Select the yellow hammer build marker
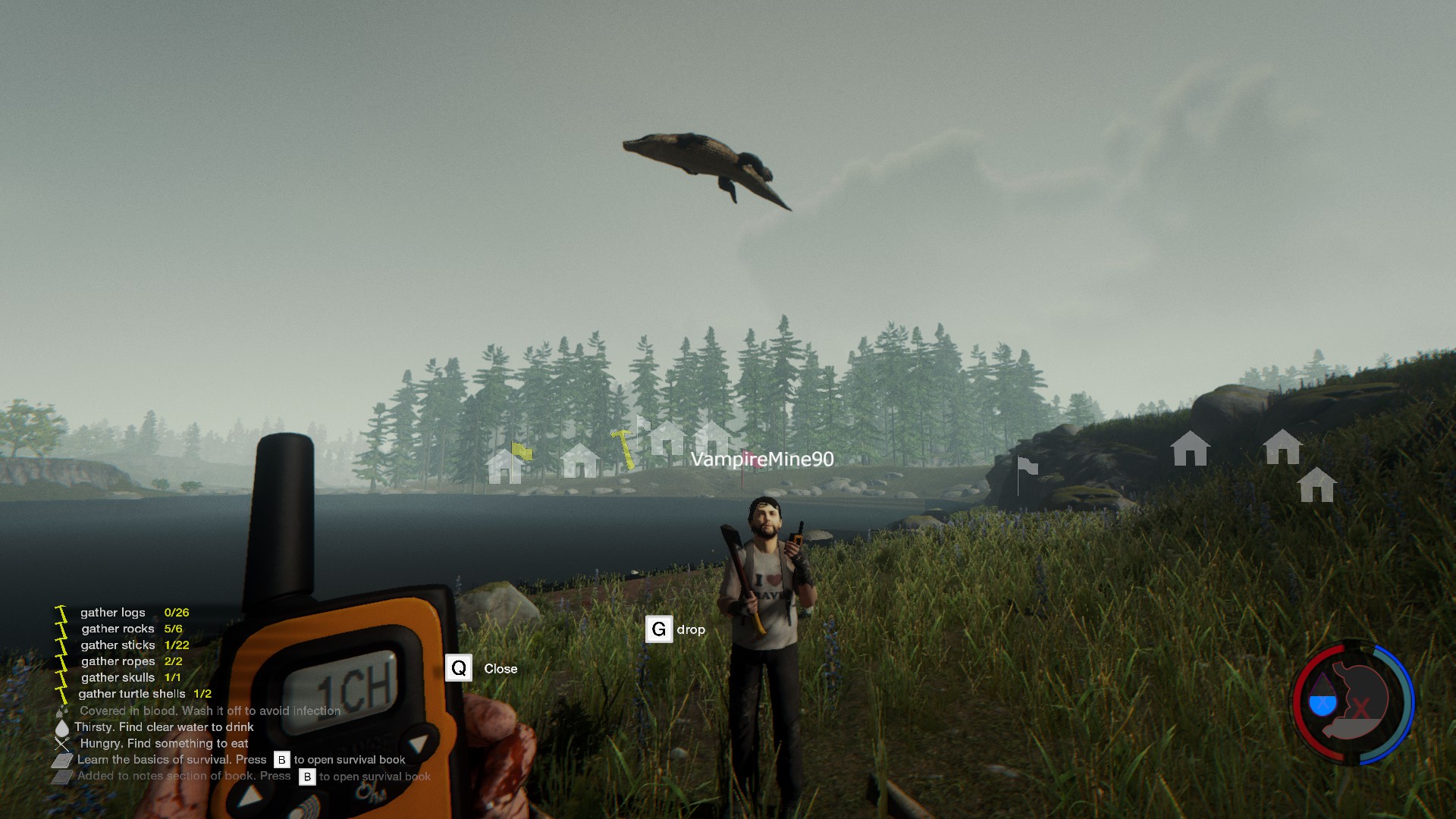1456x819 pixels. (x=624, y=448)
